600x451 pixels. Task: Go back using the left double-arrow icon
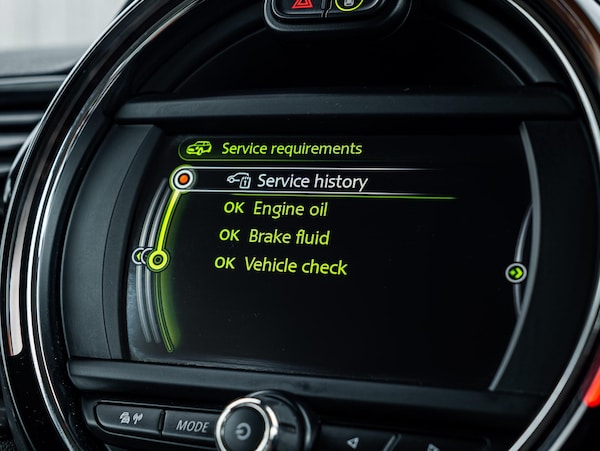click(x=140, y=256)
